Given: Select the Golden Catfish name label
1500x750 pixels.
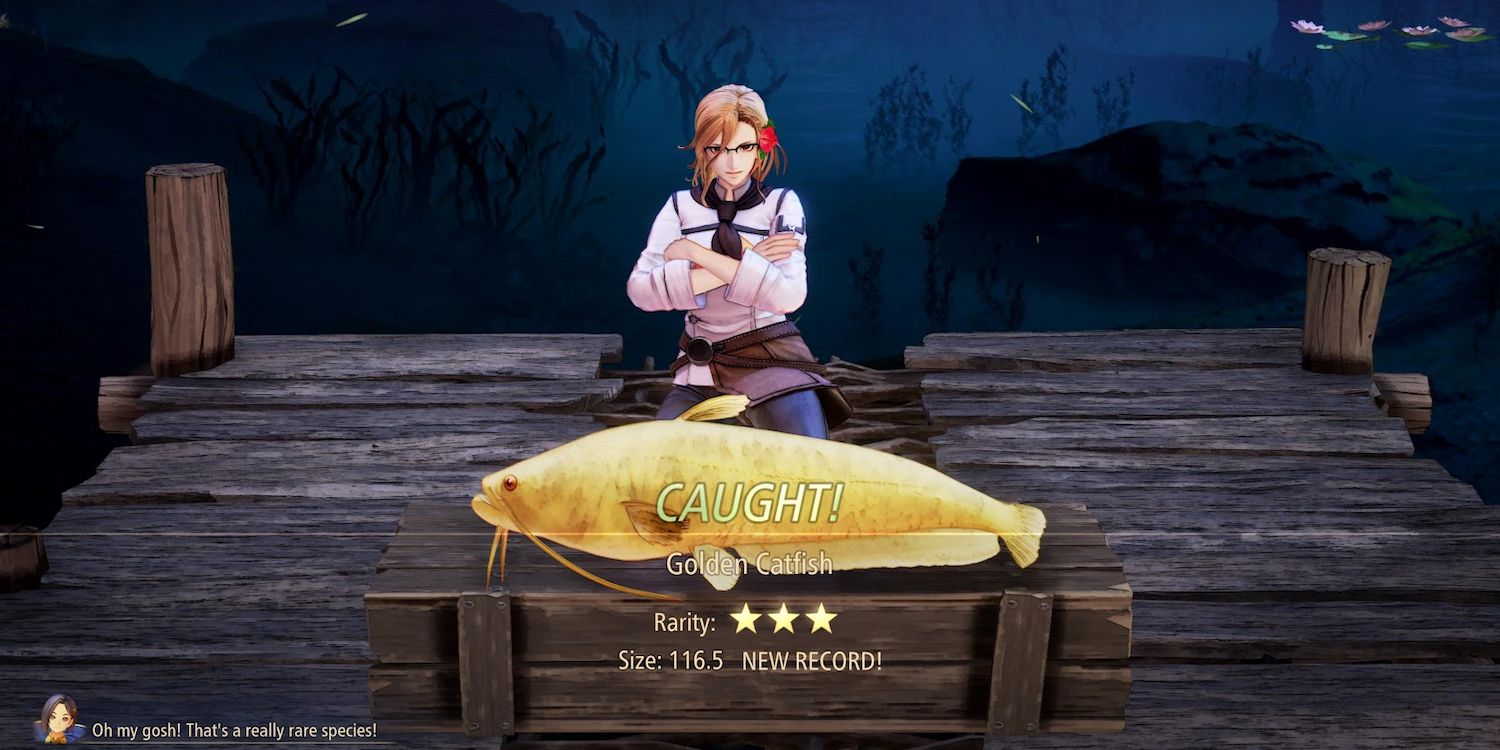Looking at the screenshot, I should tap(750, 562).
